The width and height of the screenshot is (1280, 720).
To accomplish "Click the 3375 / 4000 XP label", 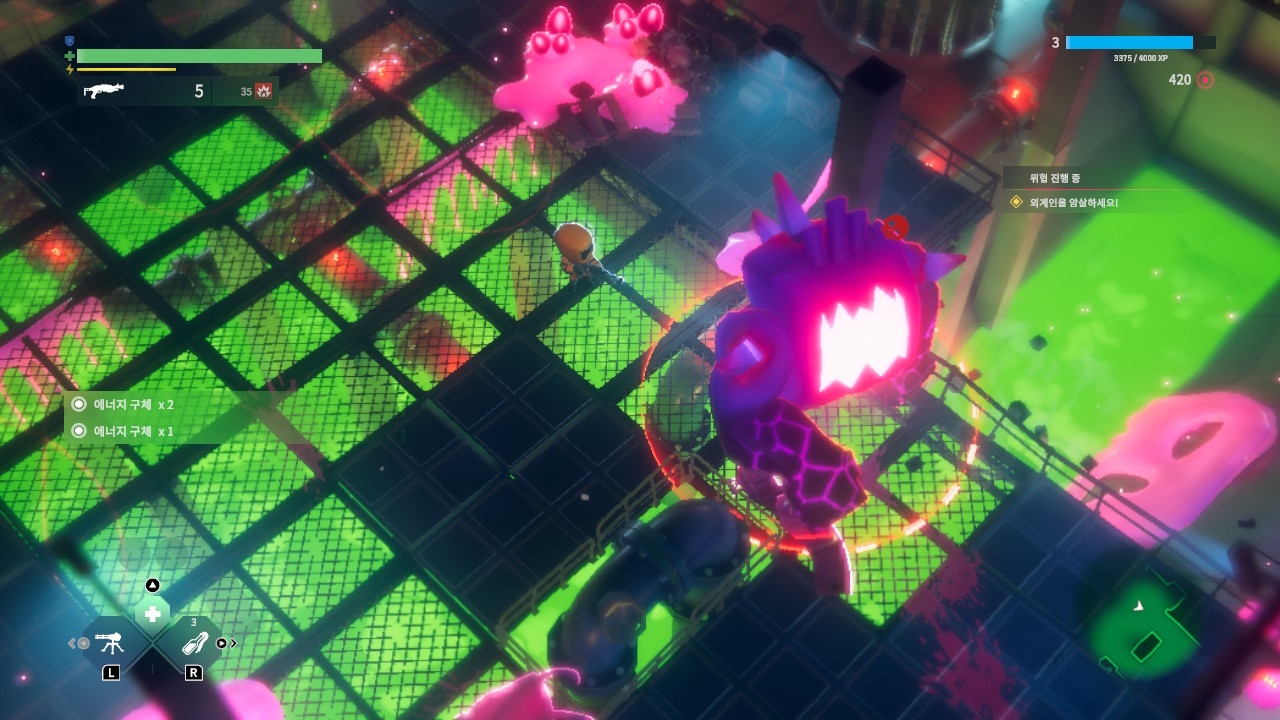I will (x=1142, y=60).
